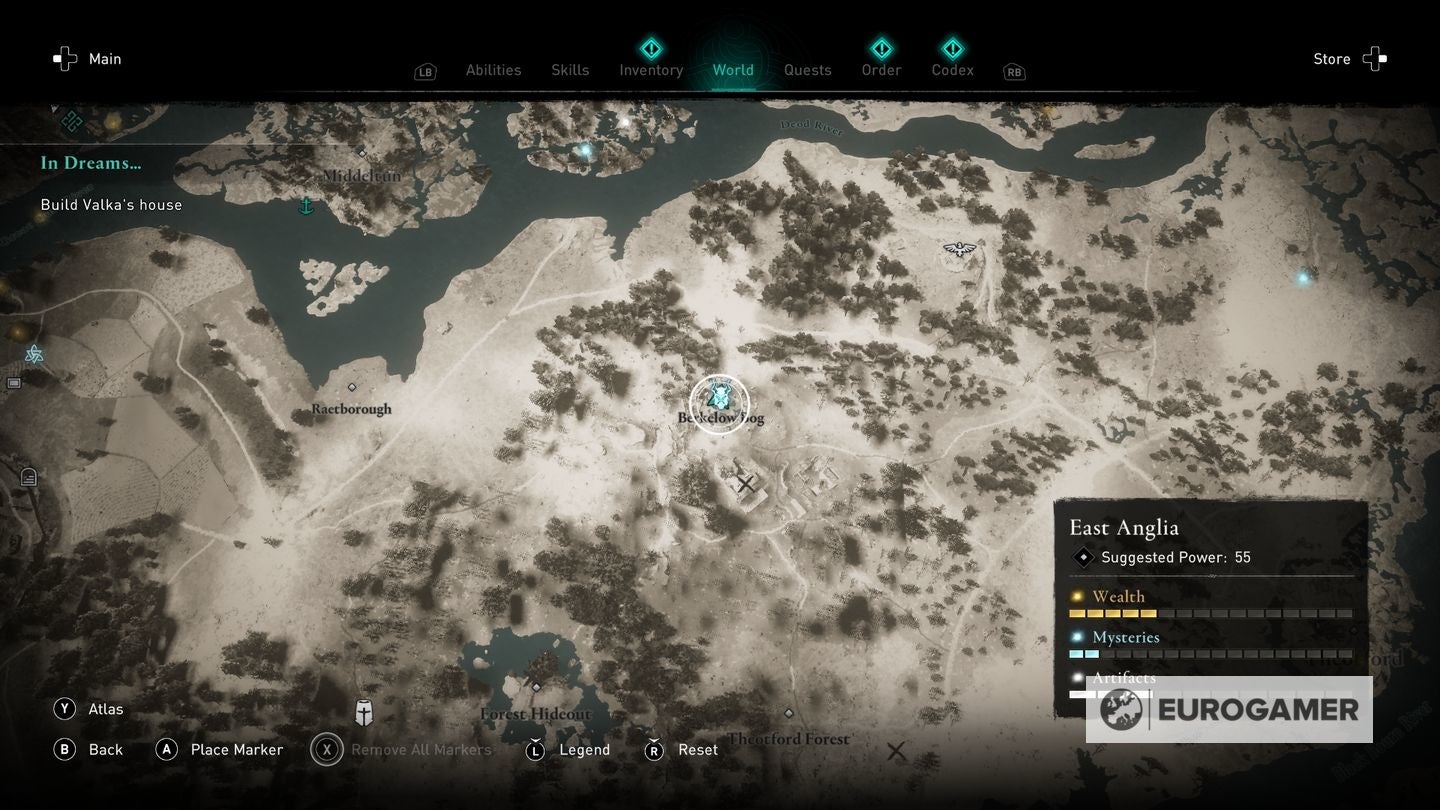This screenshot has width=1440, height=810.
Task: Click the ship mooring anchor icon near Middeltun
Action: click(307, 205)
